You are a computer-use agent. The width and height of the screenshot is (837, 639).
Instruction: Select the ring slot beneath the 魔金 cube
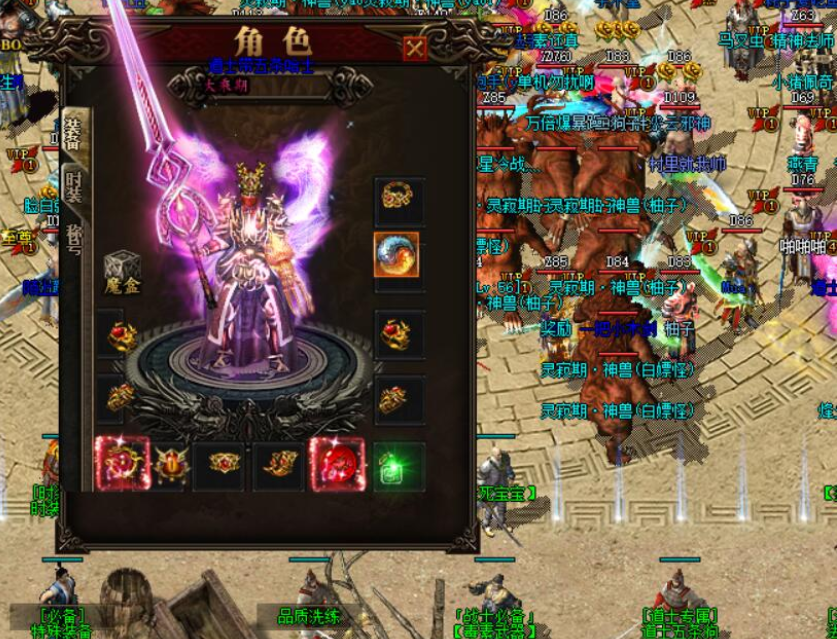point(122,335)
